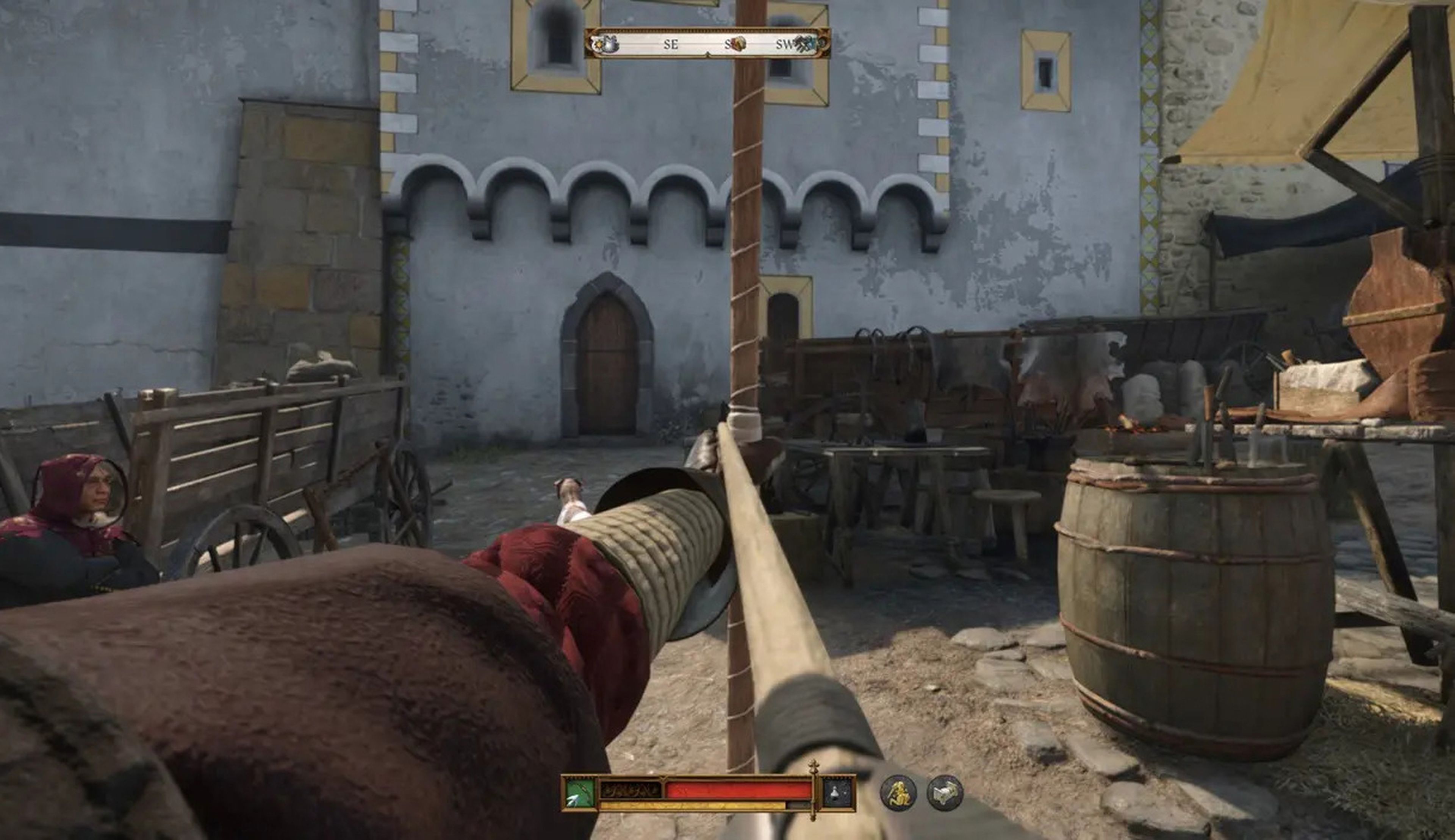
Task: Click the pouch marker beside the S heading
Action: click(739, 43)
